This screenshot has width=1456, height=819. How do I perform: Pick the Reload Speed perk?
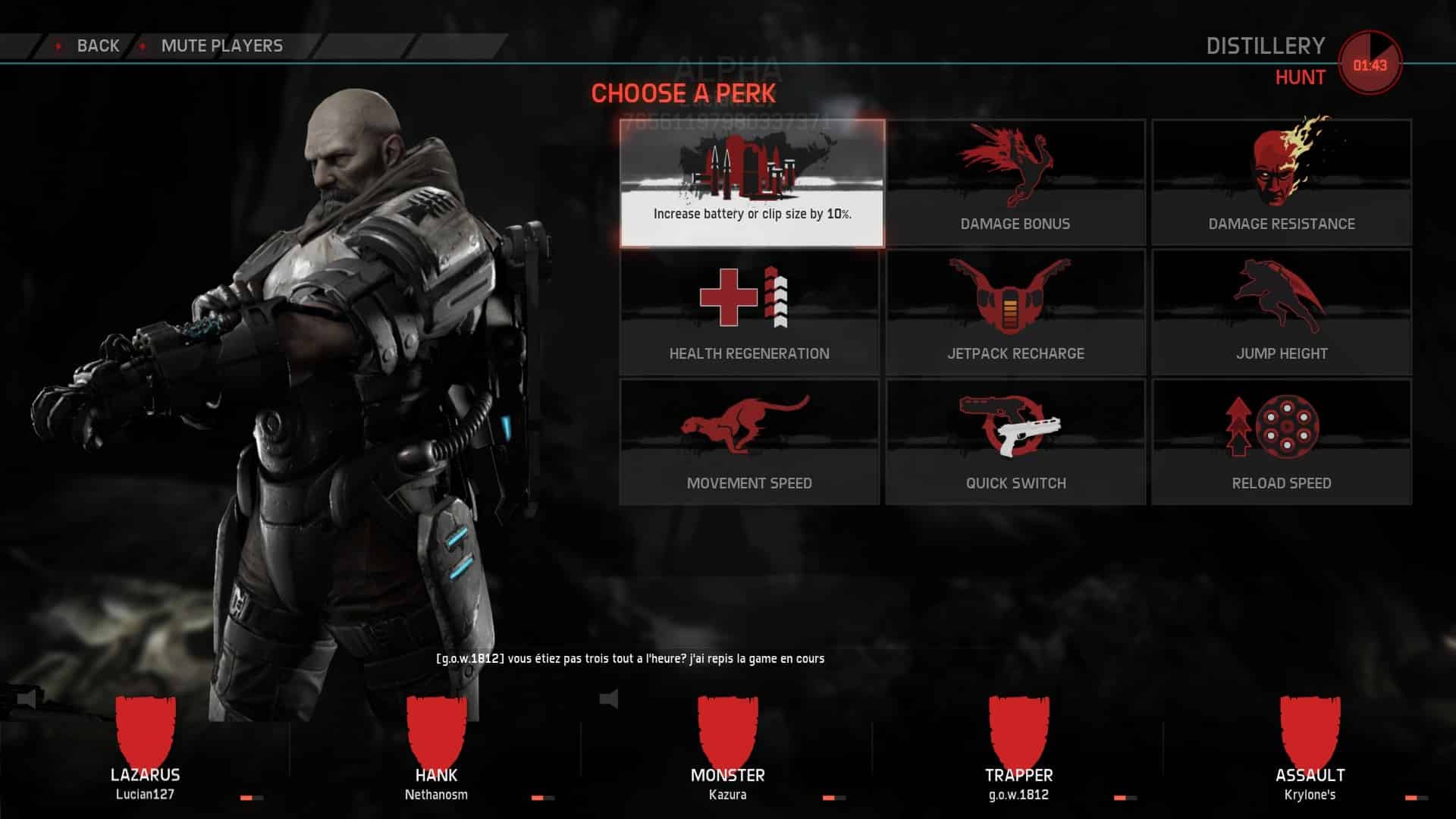pyautogui.click(x=1281, y=442)
